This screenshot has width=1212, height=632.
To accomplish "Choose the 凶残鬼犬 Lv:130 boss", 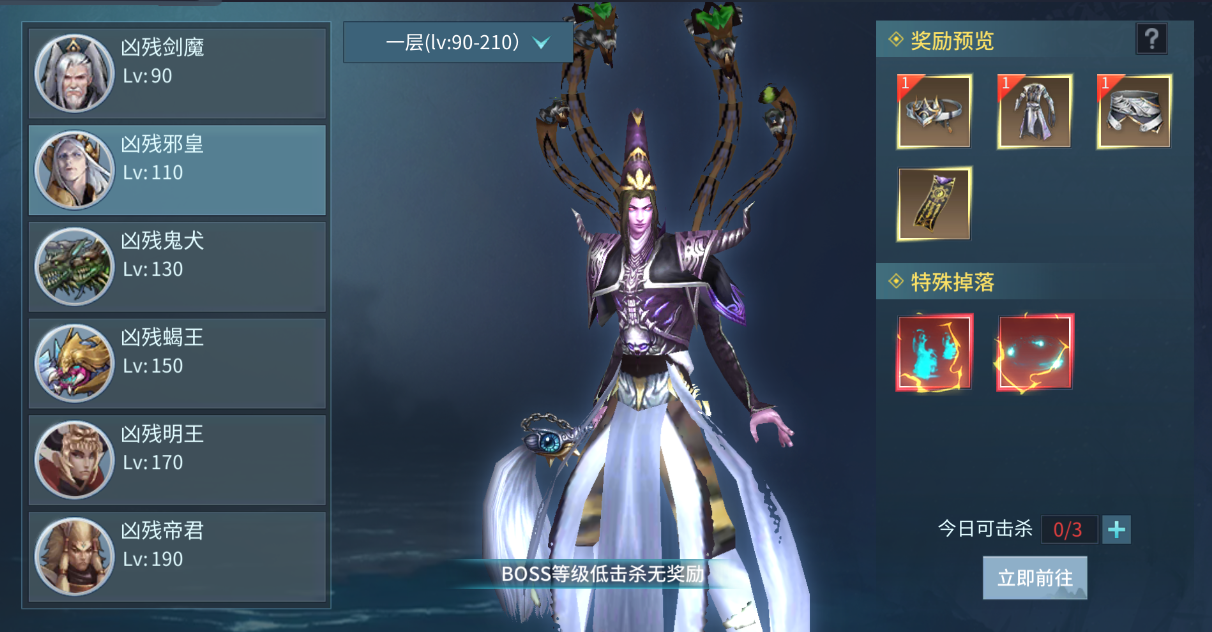I will point(178,267).
